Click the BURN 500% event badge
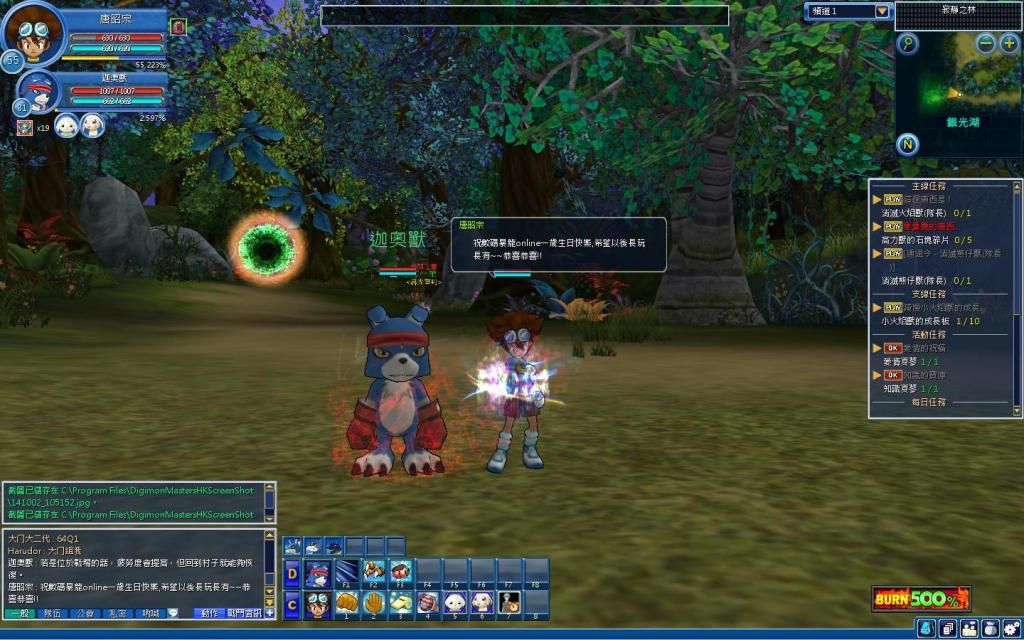The width and height of the screenshot is (1024, 640). point(920,599)
